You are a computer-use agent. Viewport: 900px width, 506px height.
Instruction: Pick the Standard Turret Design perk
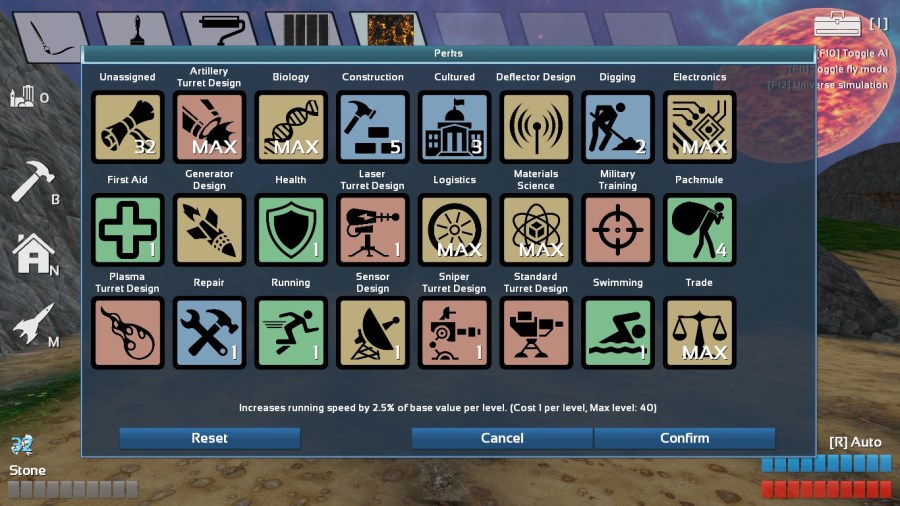coord(536,333)
